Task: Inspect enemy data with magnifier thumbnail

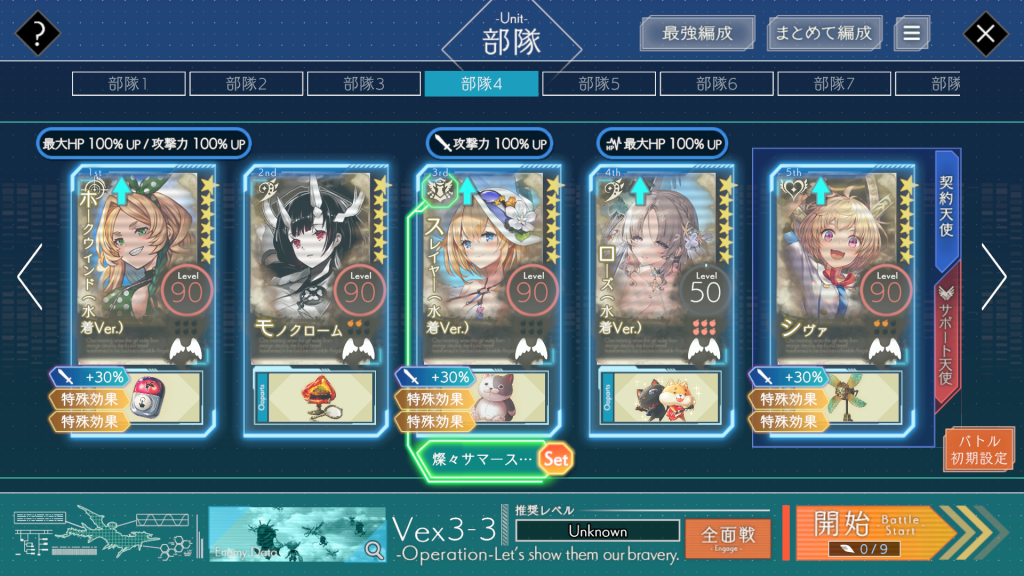Action: (x=297, y=534)
